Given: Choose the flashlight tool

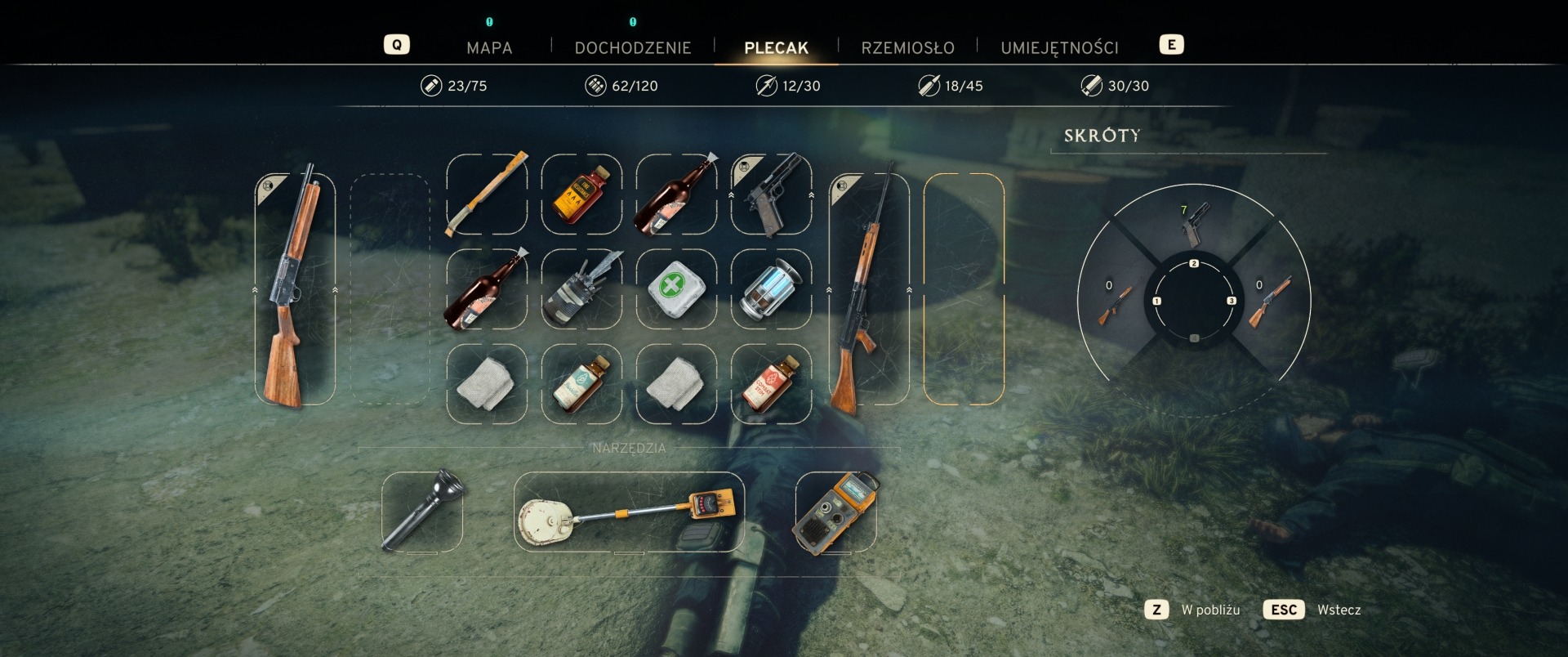Looking at the screenshot, I should (422, 511).
